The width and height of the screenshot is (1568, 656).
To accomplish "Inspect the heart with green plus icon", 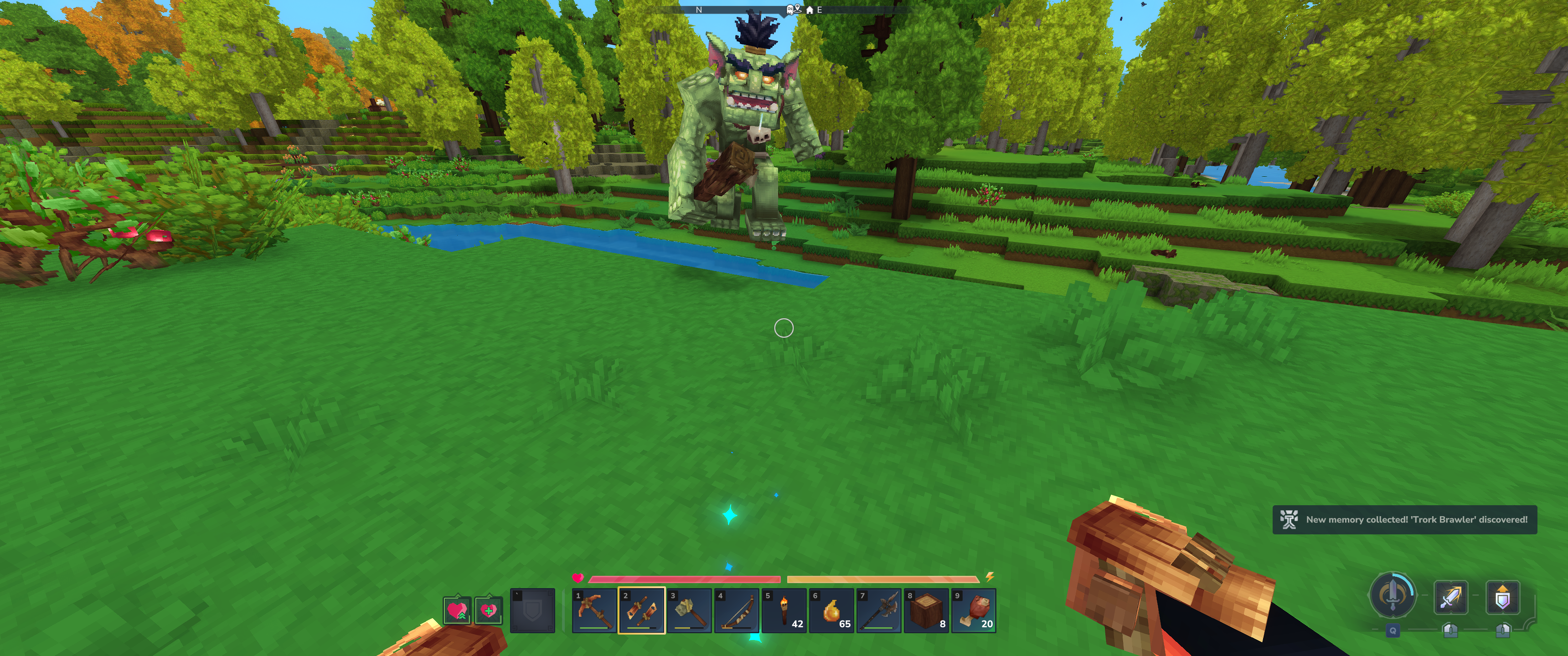I will pos(488,610).
